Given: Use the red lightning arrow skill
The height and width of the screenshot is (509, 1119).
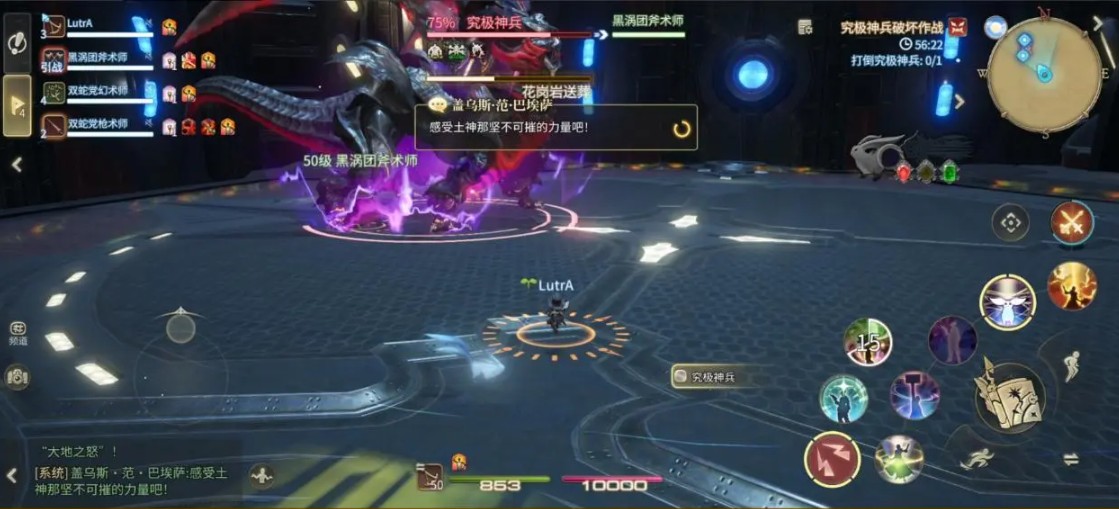Looking at the screenshot, I should [x=832, y=459].
